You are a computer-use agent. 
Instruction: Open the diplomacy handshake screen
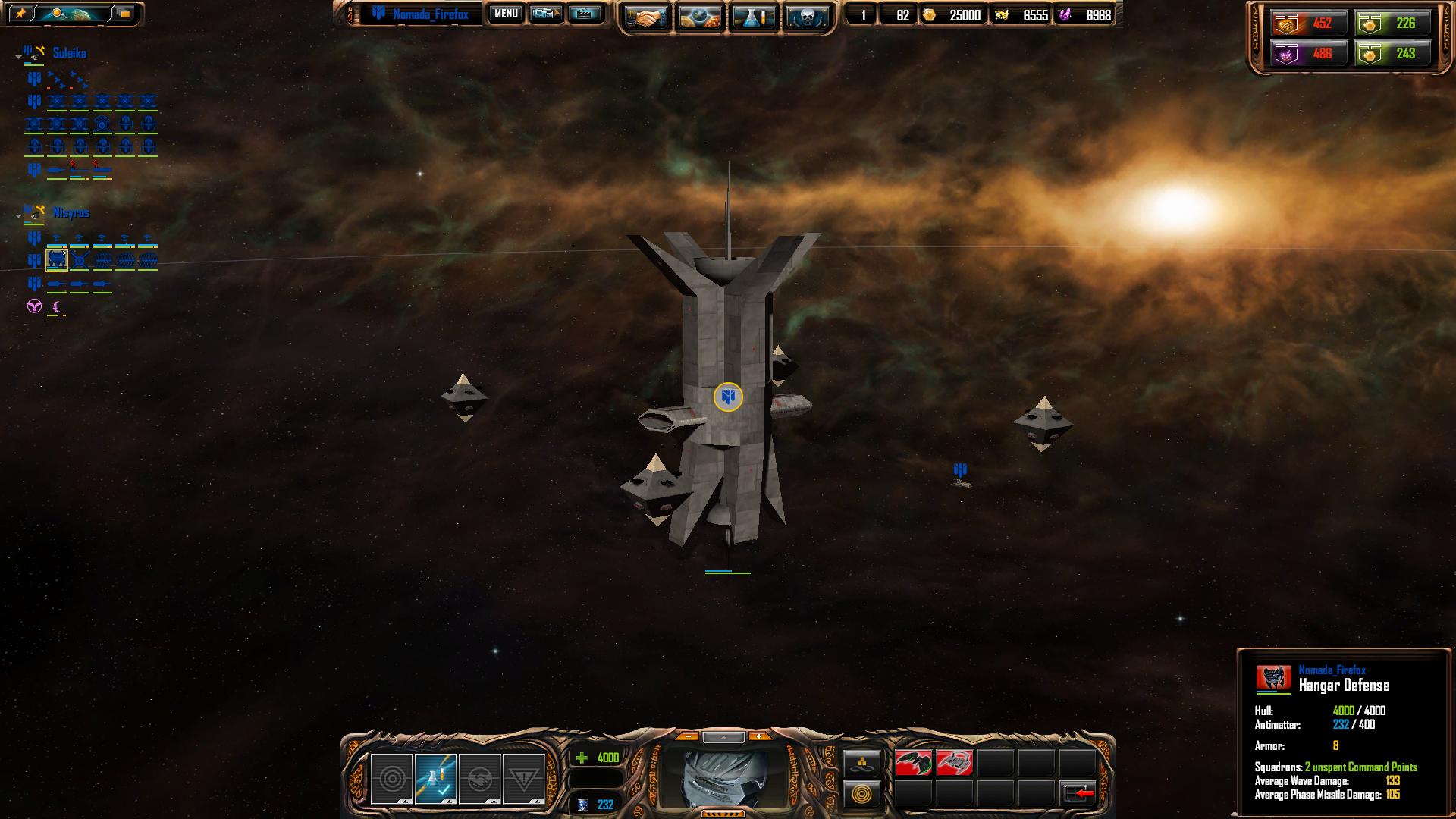coord(645,17)
